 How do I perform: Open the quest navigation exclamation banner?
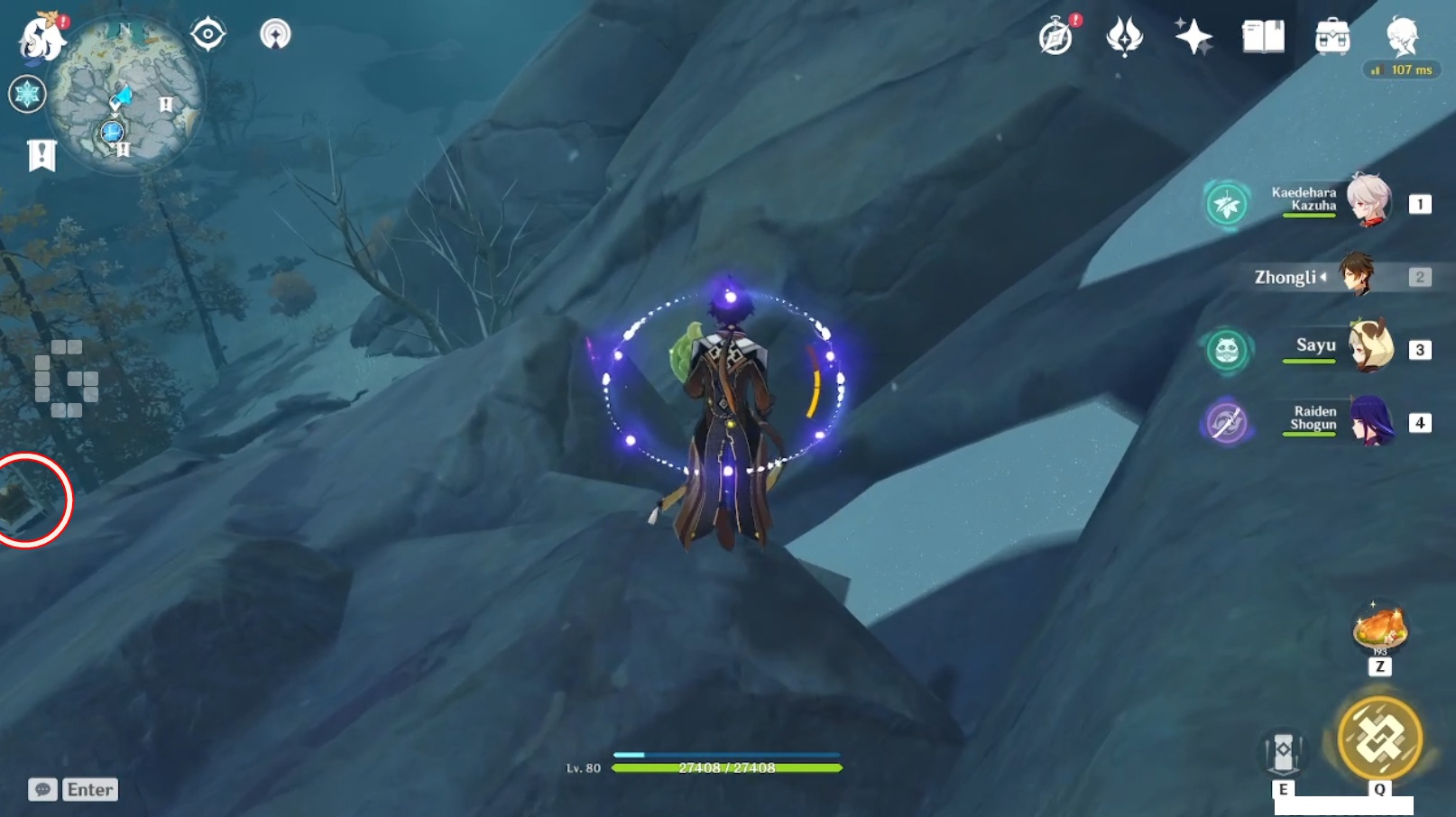pyautogui.click(x=41, y=155)
